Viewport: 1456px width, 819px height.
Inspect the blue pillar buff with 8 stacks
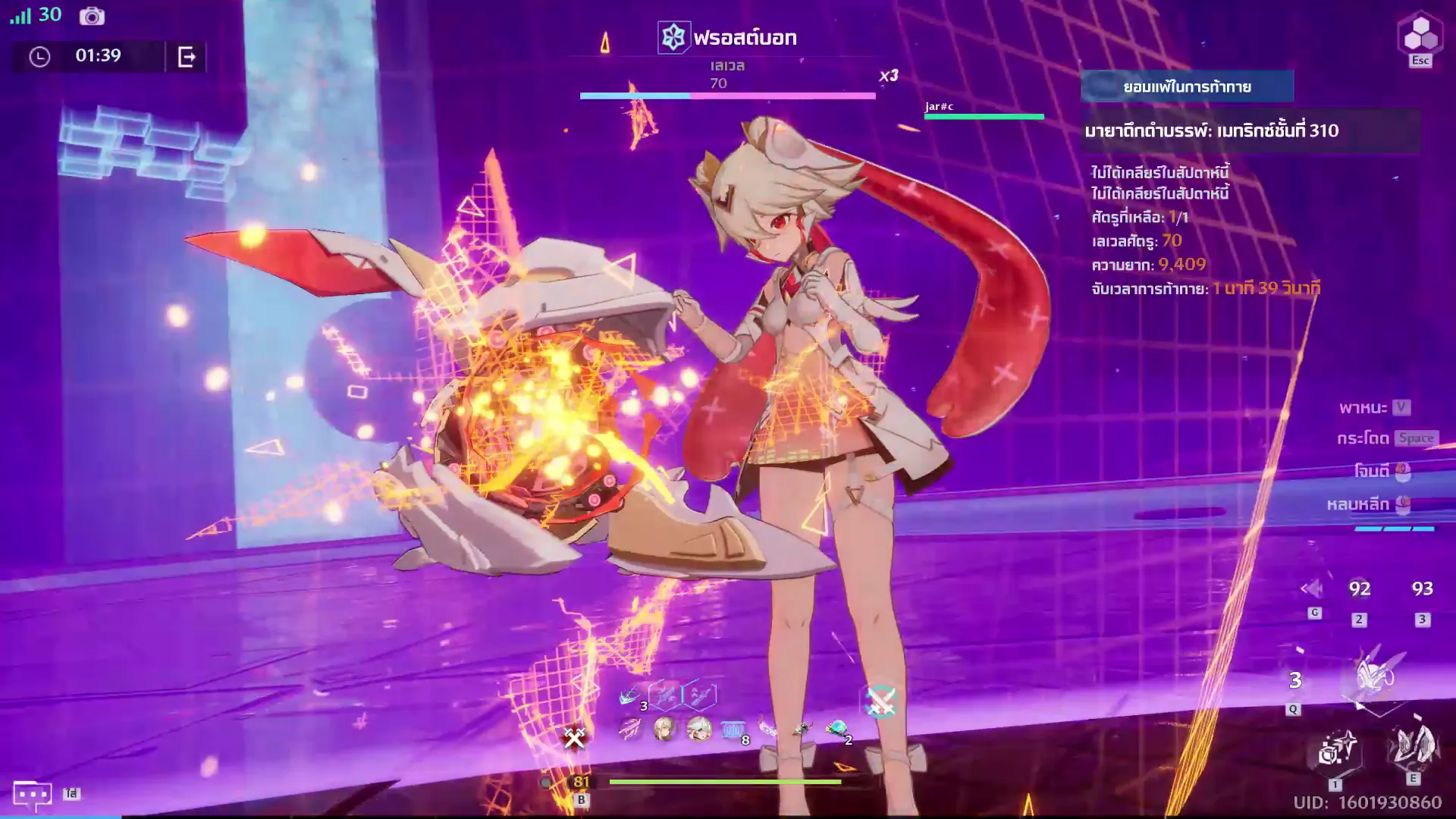tap(733, 730)
